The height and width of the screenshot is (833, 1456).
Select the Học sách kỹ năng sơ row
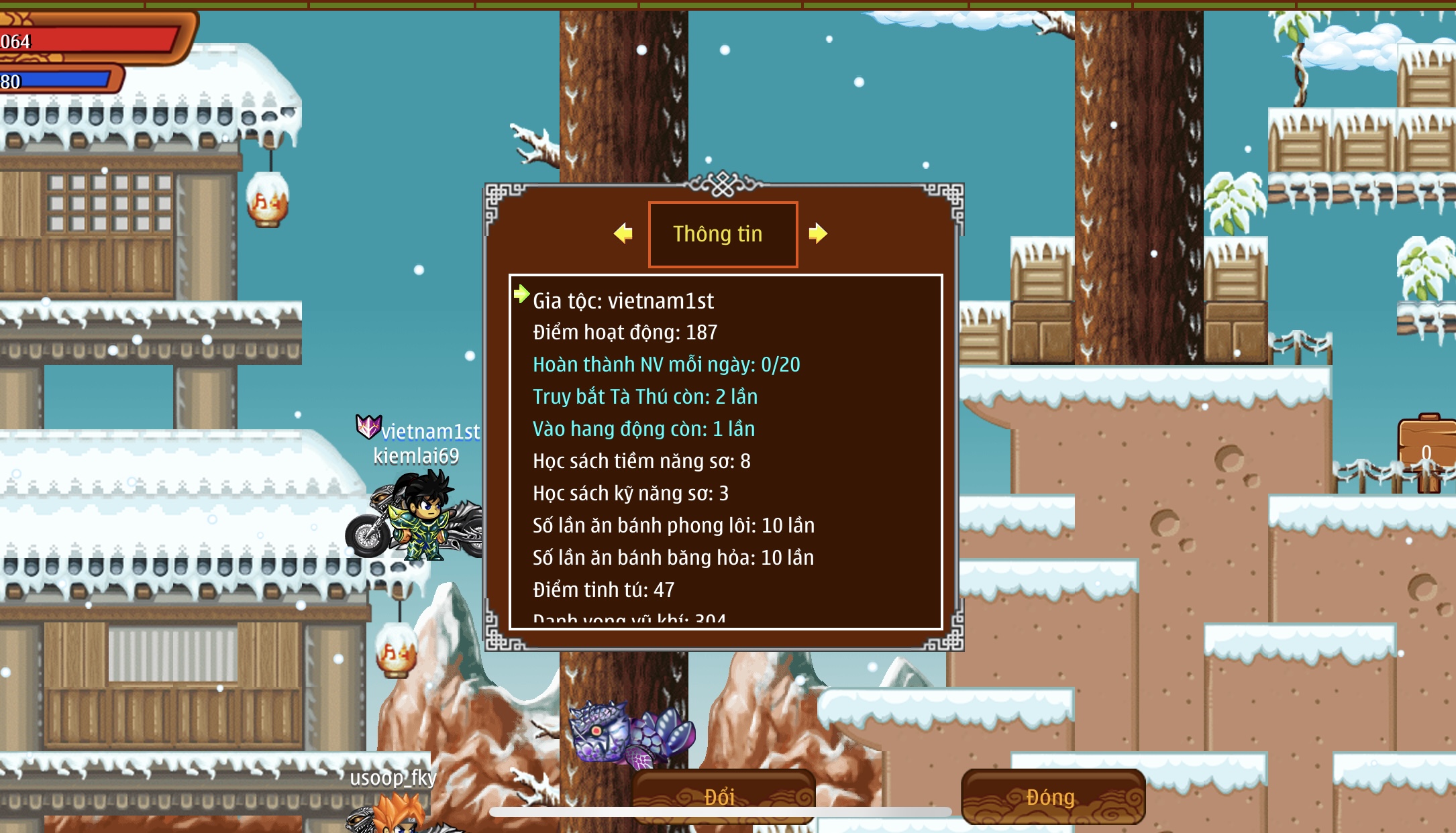[630, 494]
